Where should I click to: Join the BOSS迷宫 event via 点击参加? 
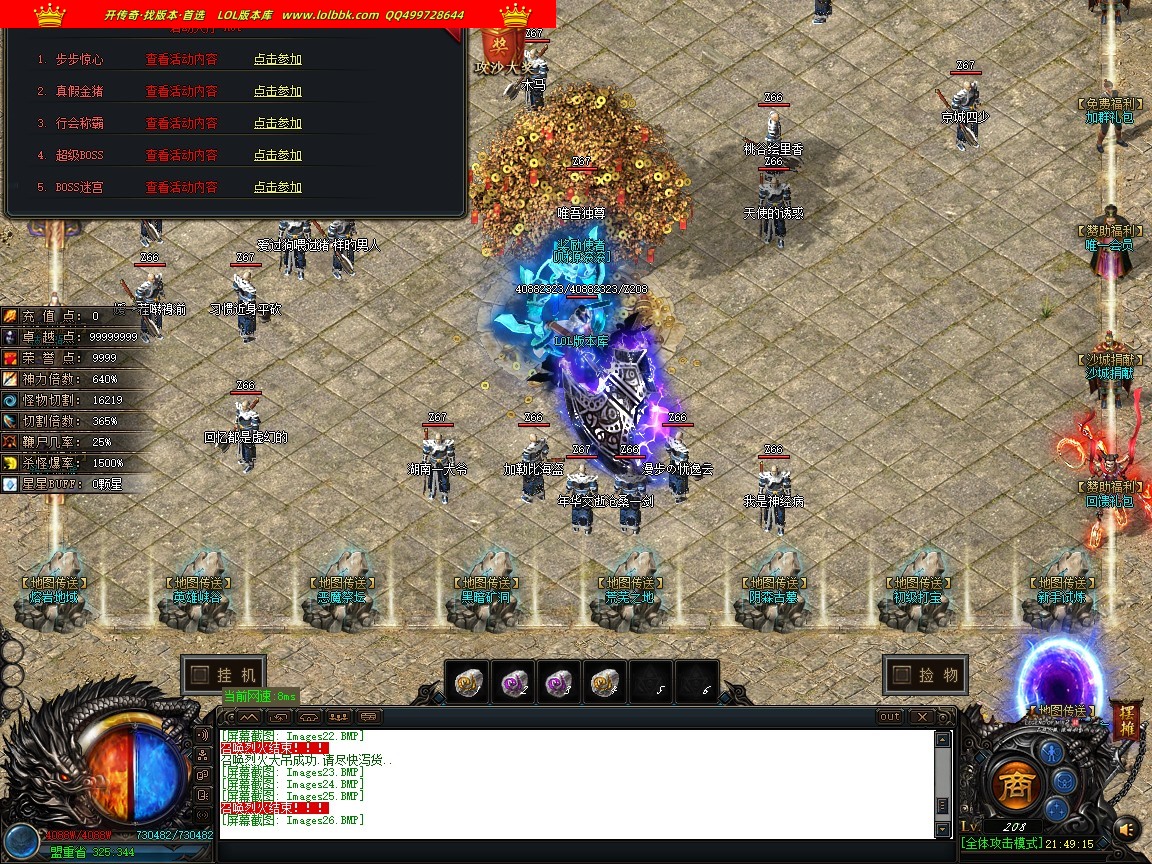(277, 187)
